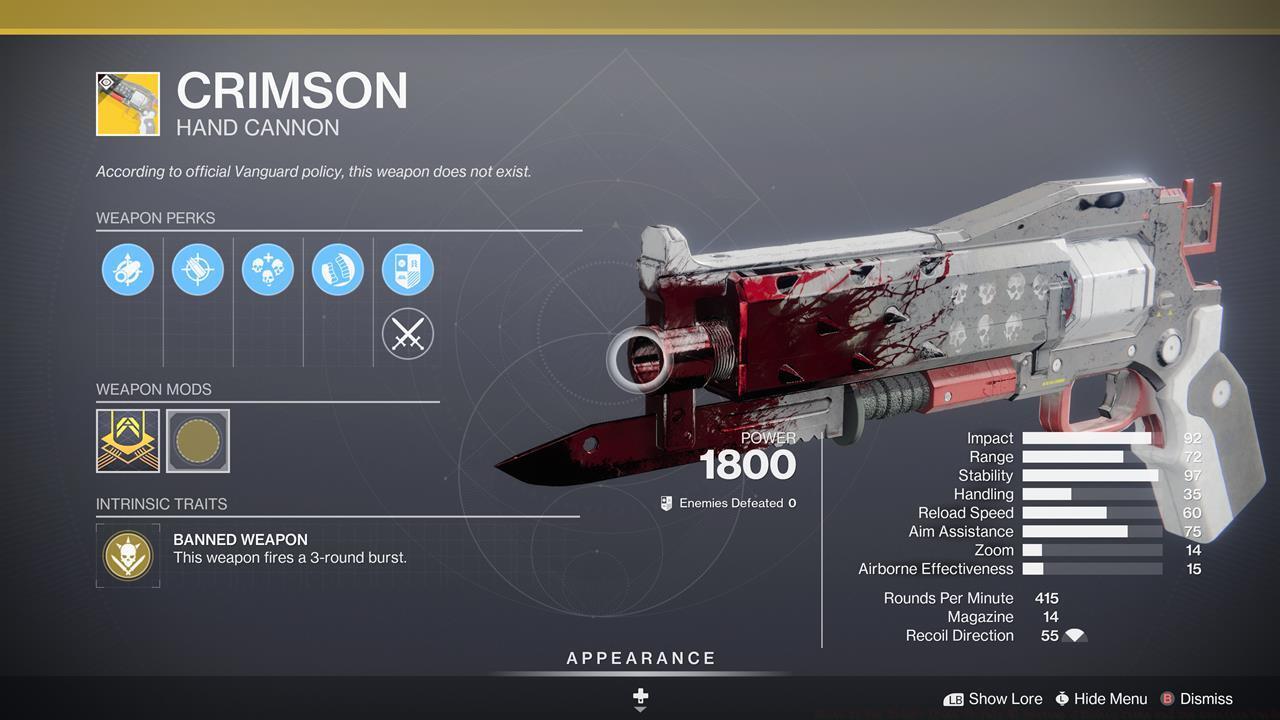Click the Stability stat bar
Viewport: 1280px width, 720px height.
click(1090, 475)
